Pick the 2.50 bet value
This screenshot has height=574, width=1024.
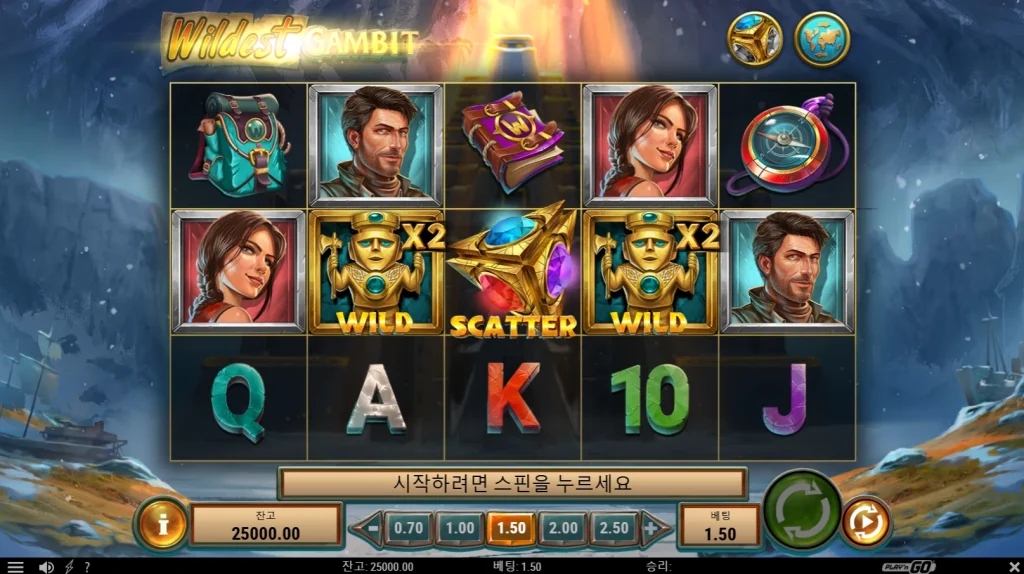[x=614, y=528]
